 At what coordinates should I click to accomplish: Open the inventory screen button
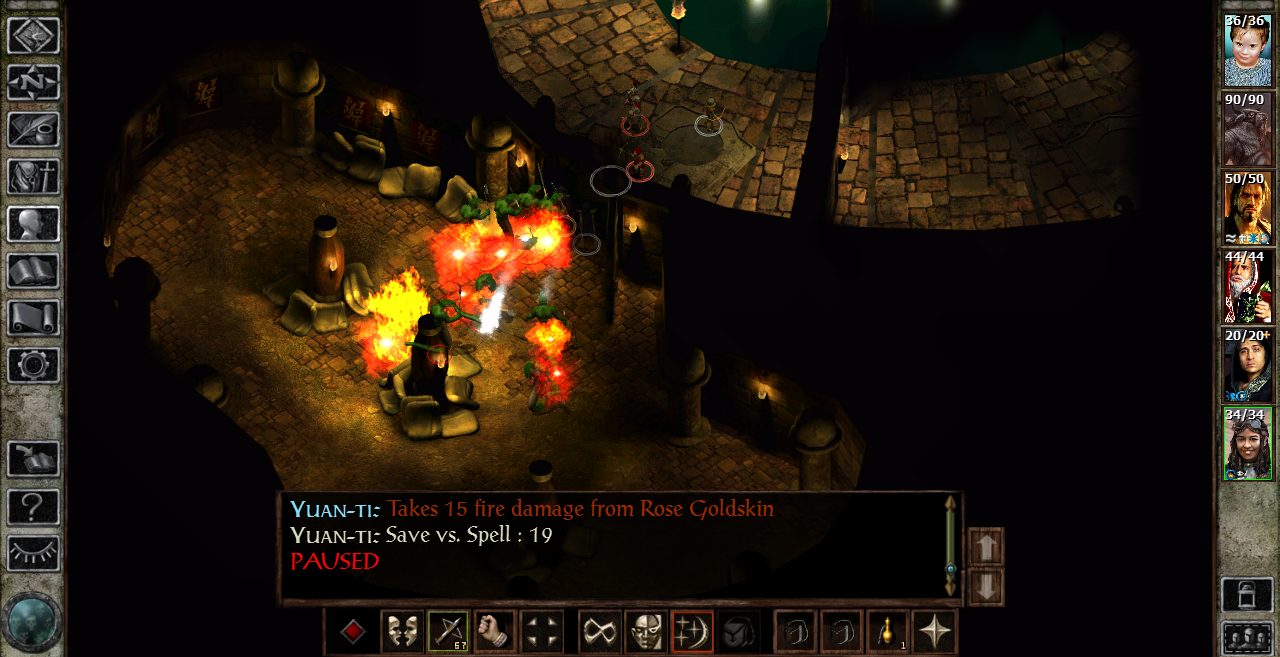pyautogui.click(x=34, y=177)
